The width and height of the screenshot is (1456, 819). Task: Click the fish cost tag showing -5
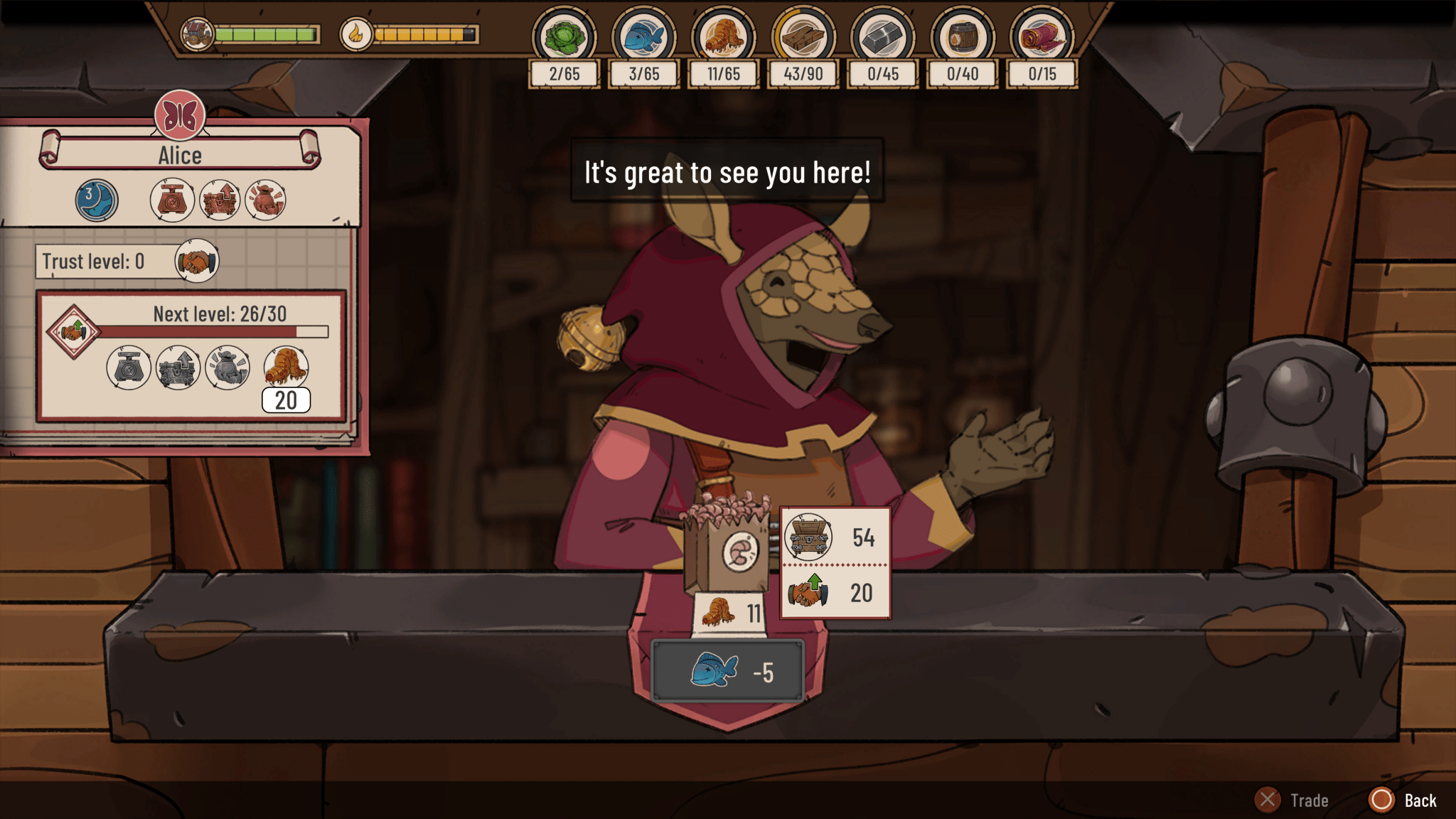tap(728, 672)
